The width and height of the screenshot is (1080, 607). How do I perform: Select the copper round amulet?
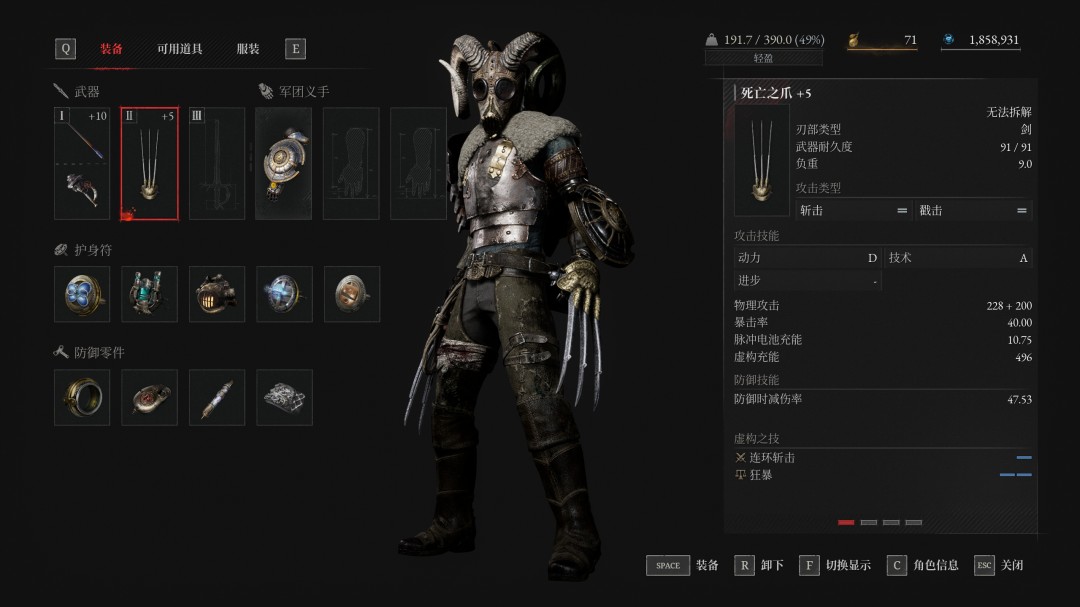[351, 294]
